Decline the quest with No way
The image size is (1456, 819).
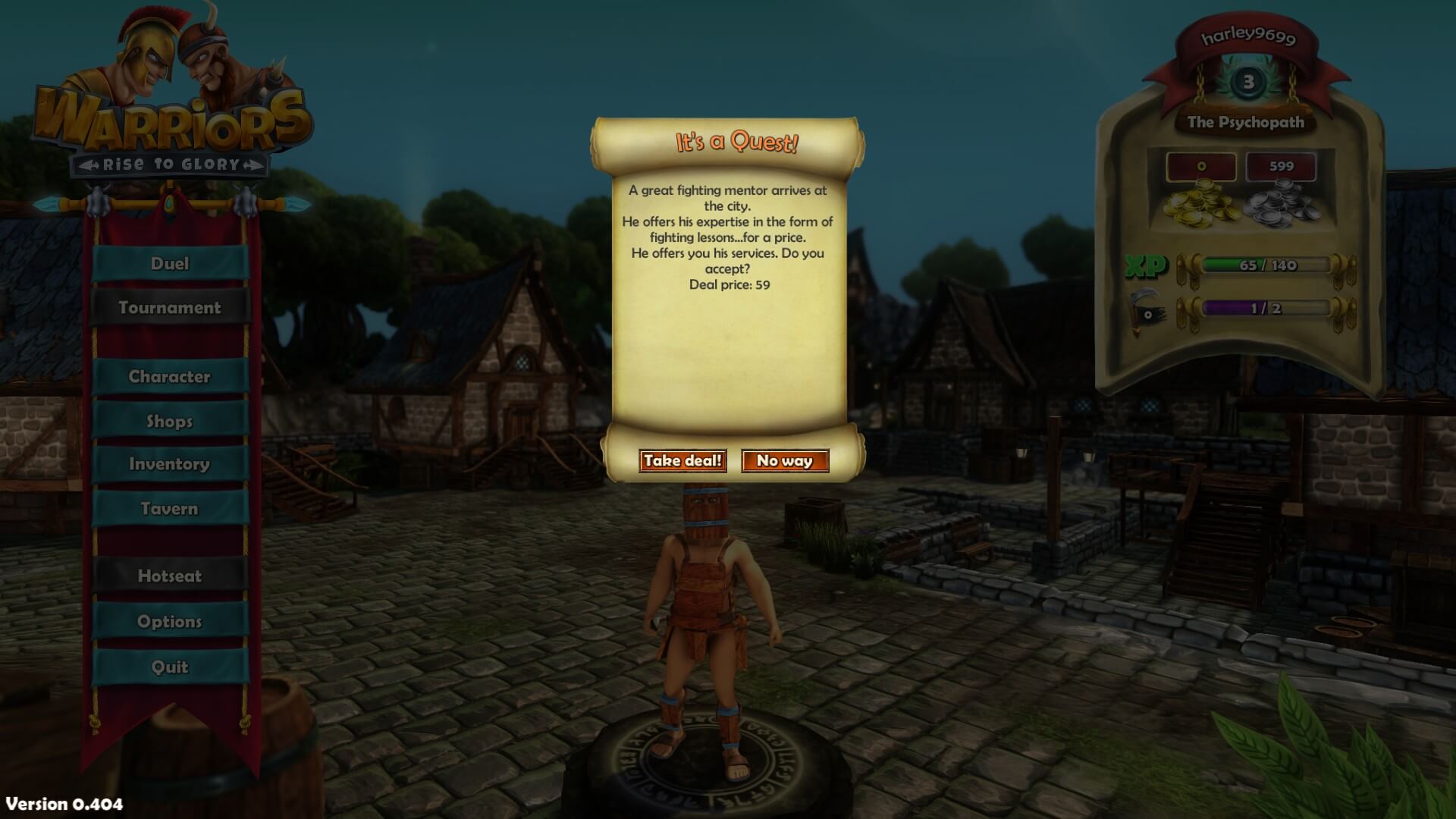coord(785,461)
